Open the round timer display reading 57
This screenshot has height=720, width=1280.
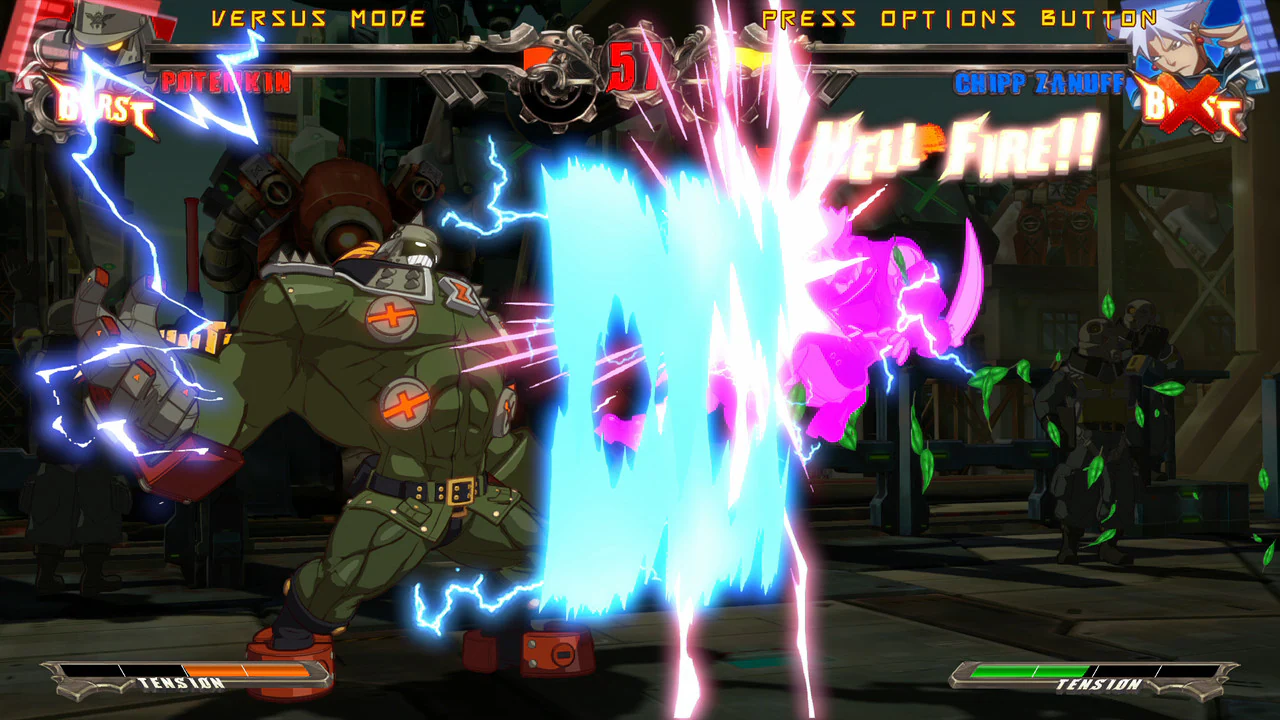[x=632, y=67]
